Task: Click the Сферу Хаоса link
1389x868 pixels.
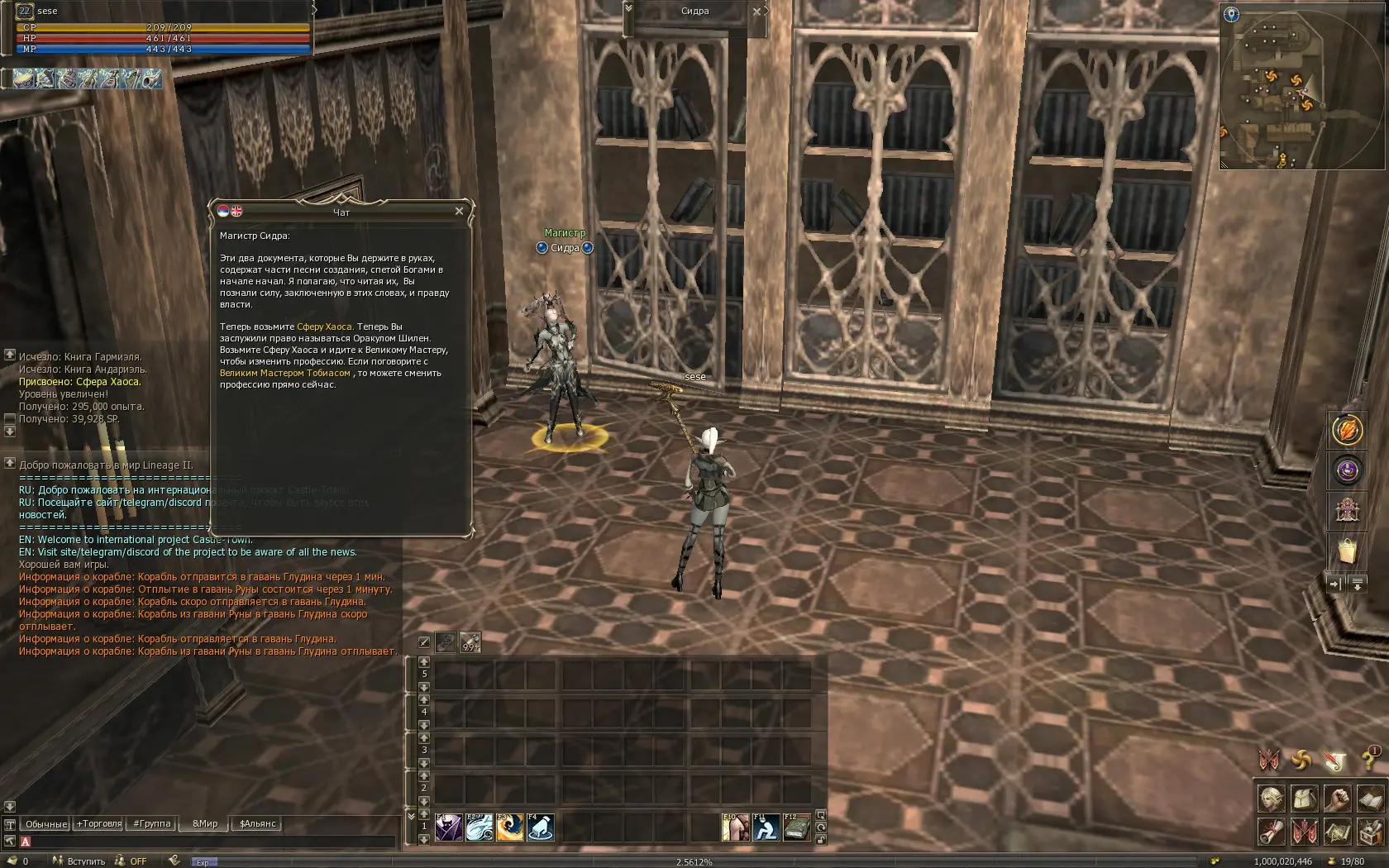Action: (x=325, y=327)
